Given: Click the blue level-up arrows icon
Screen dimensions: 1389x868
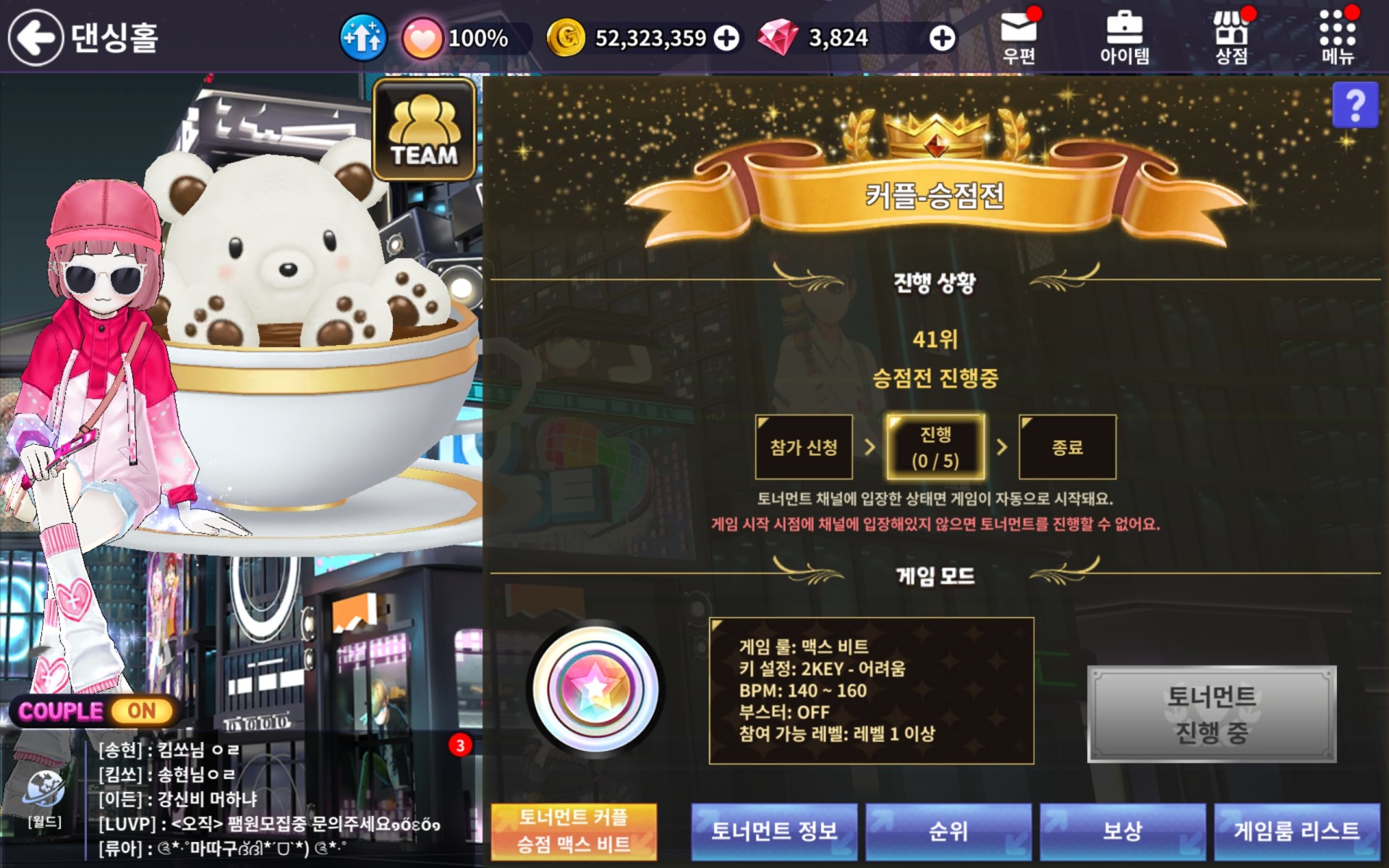Looking at the screenshot, I should pos(363,38).
